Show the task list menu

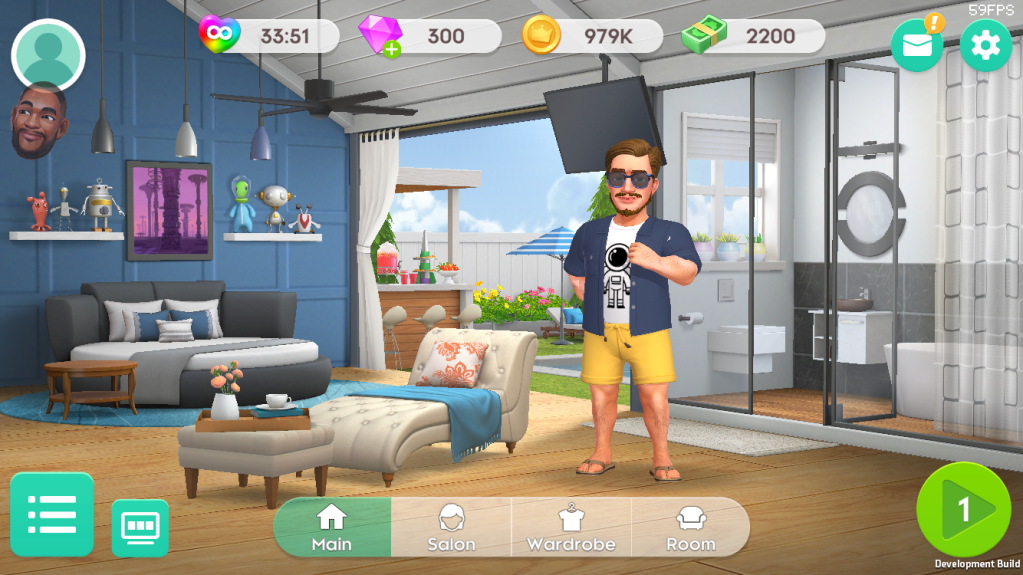pos(52,514)
